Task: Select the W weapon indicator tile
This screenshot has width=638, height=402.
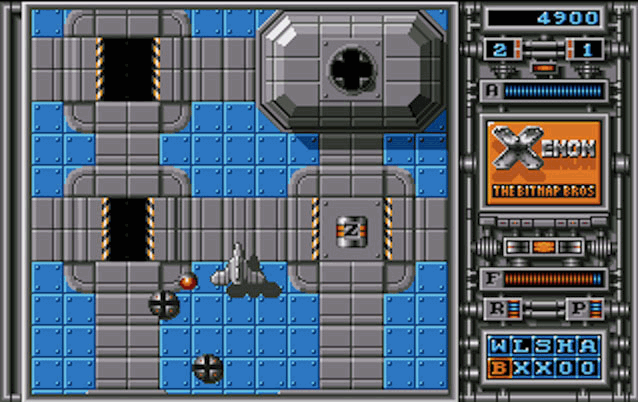Action: click(497, 347)
